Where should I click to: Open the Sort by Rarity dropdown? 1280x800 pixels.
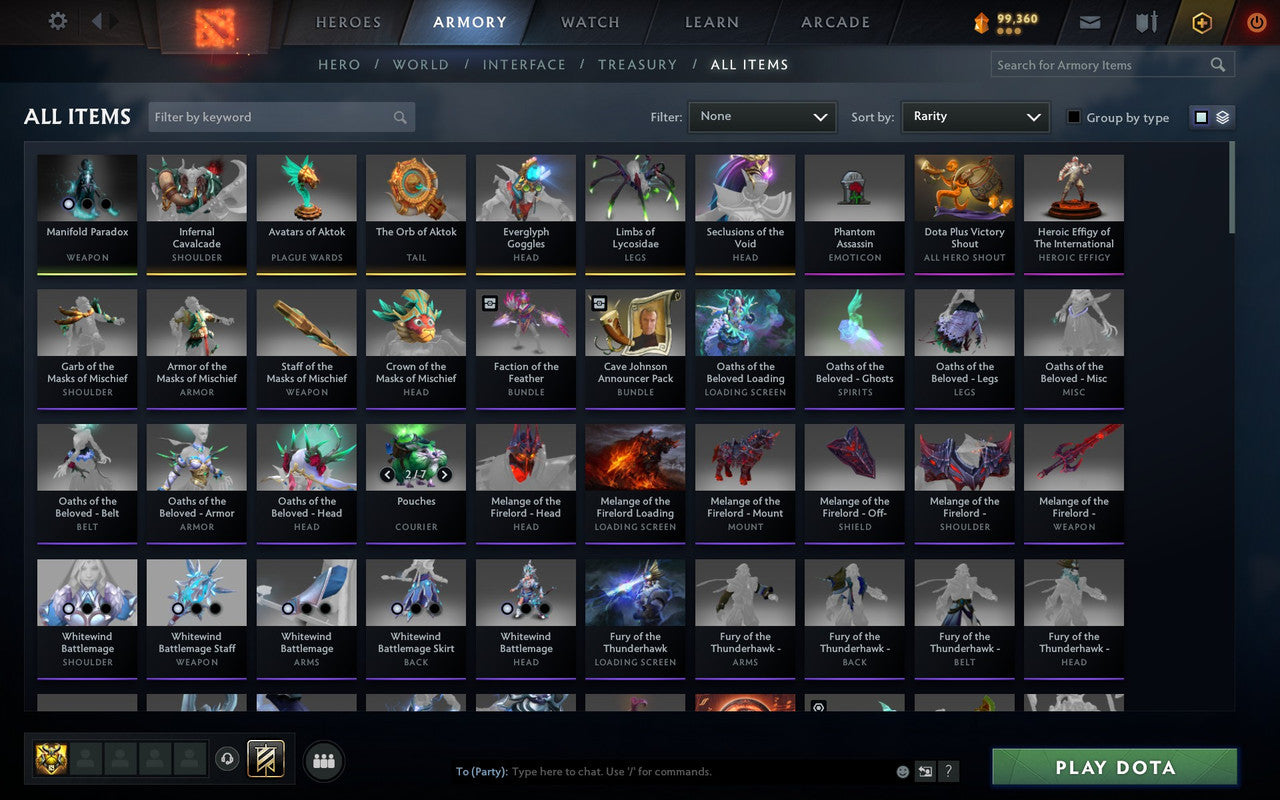975,117
